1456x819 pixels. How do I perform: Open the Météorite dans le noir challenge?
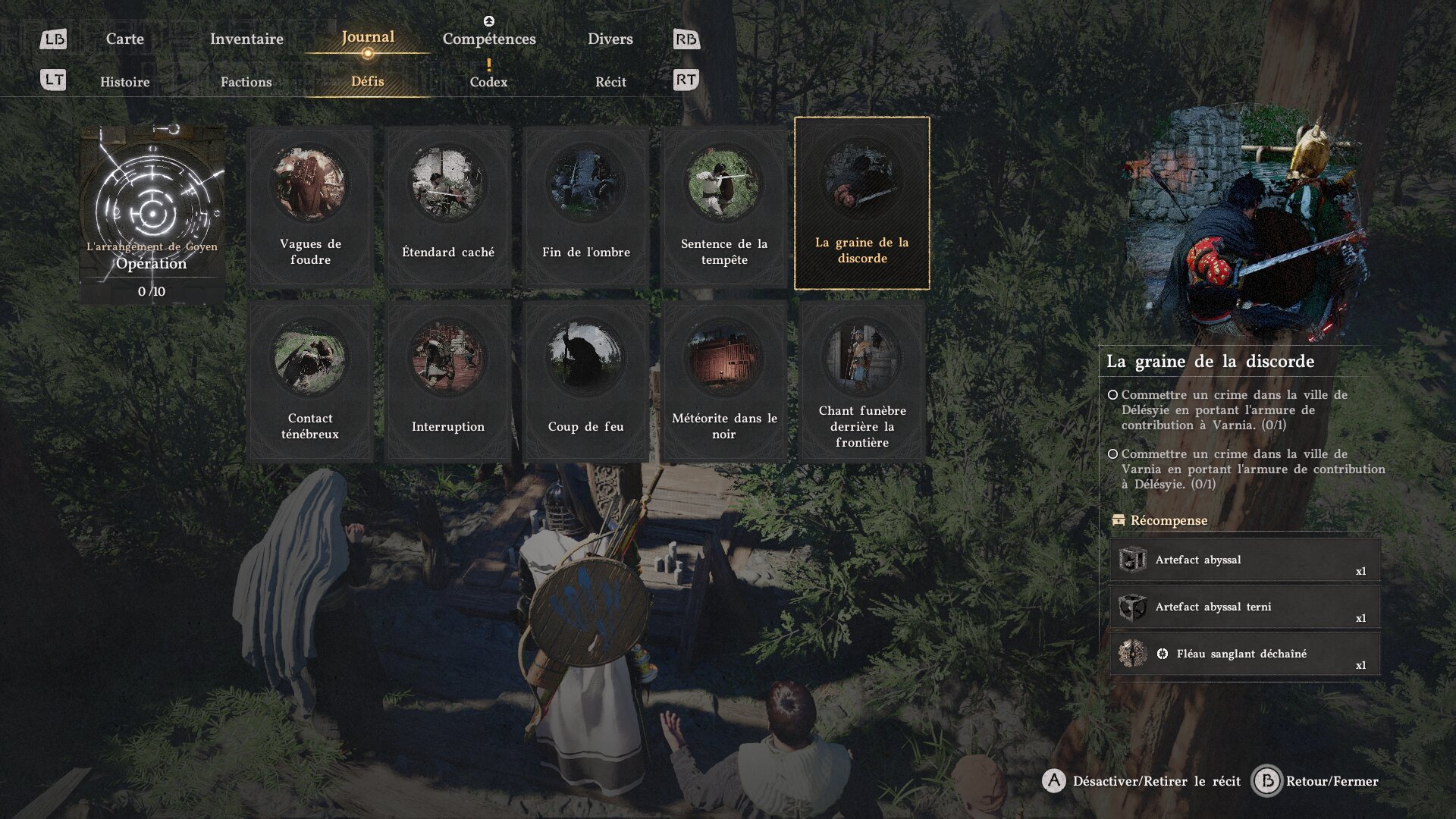pos(724,381)
